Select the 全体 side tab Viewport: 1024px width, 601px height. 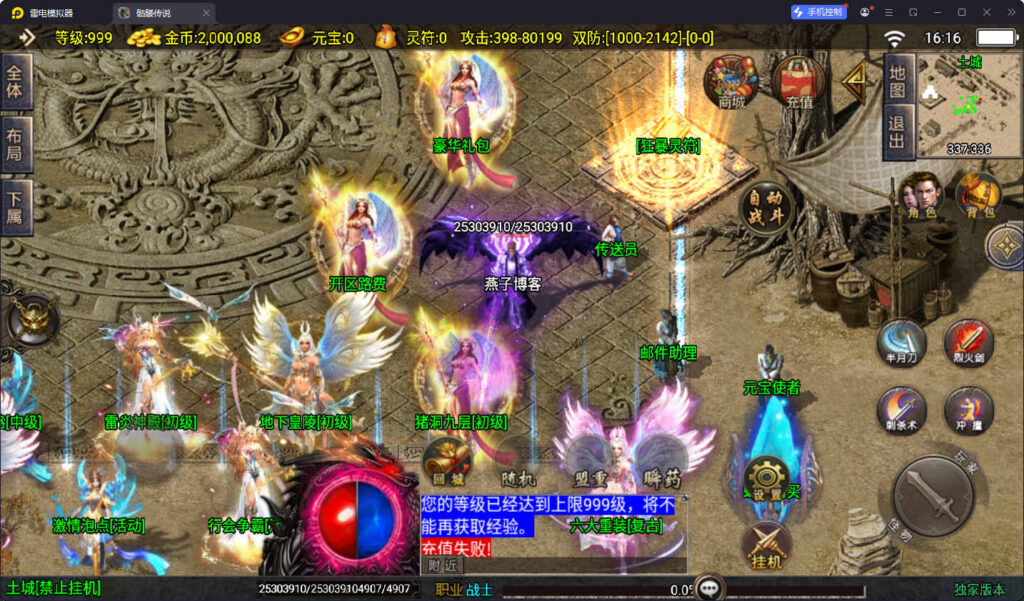pos(15,81)
